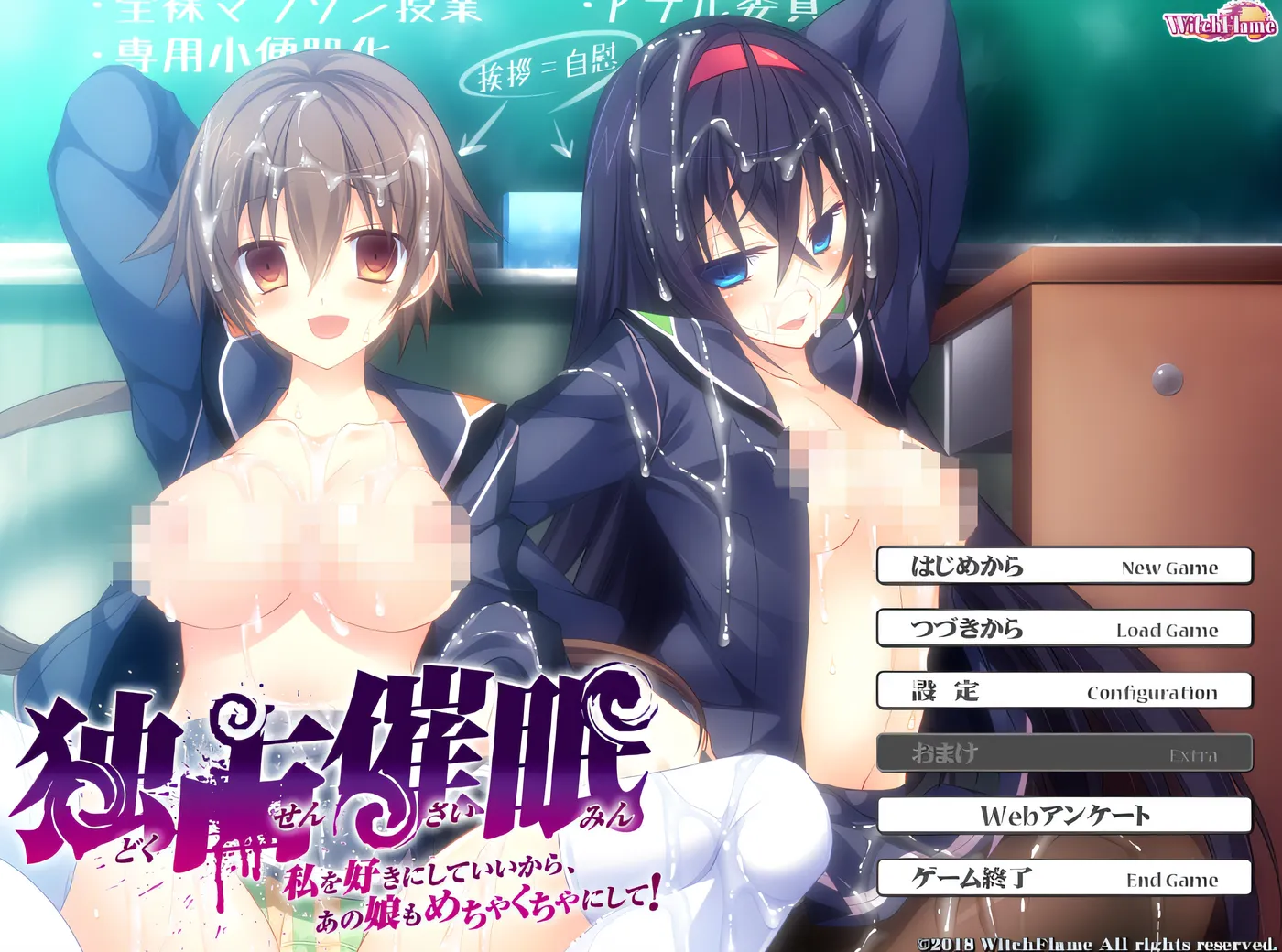Click the English label New Game
This screenshot has height=952, width=1282.
coord(1168,568)
